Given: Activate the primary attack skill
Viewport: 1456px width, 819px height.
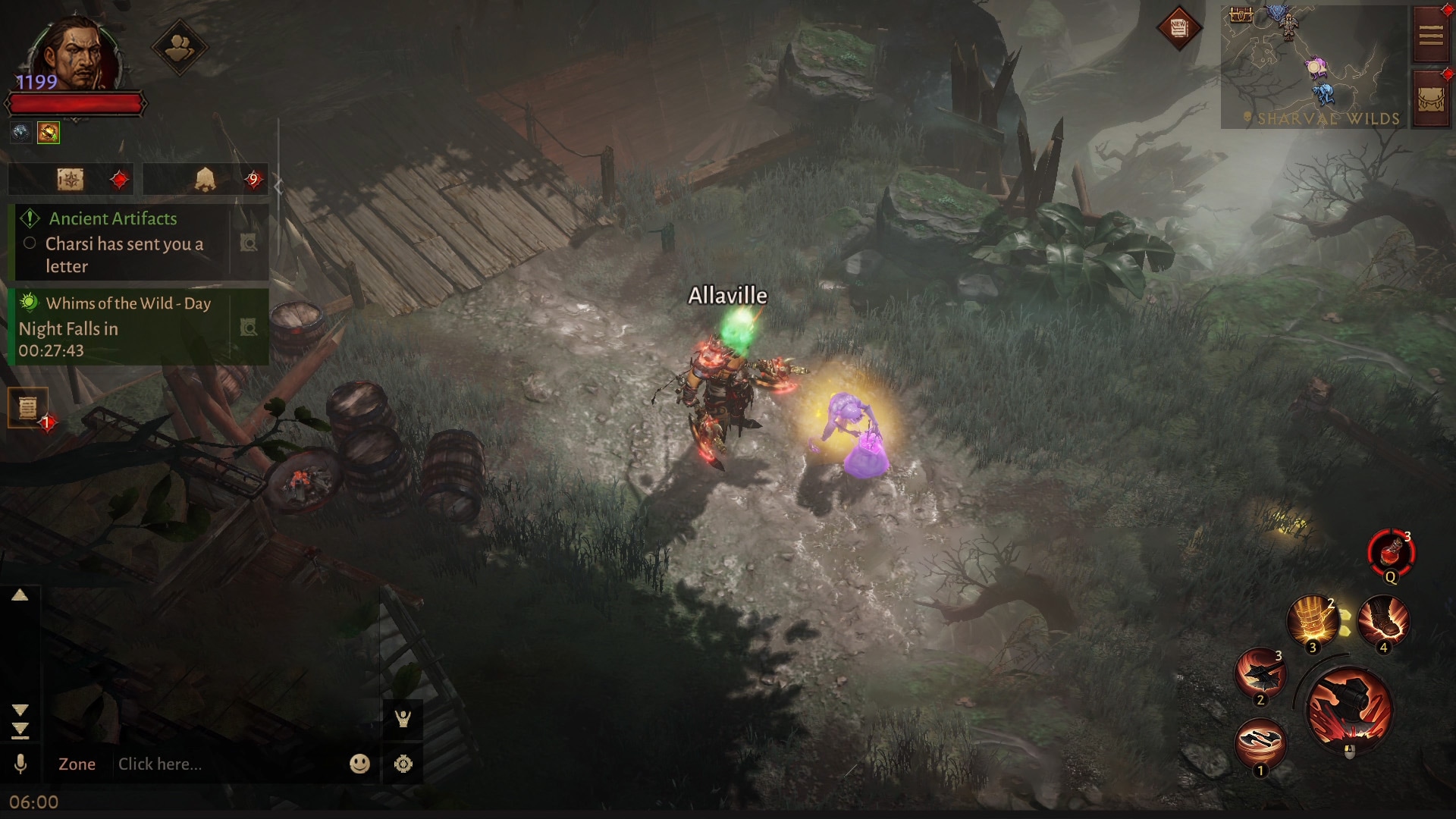Looking at the screenshot, I should [x=1349, y=709].
